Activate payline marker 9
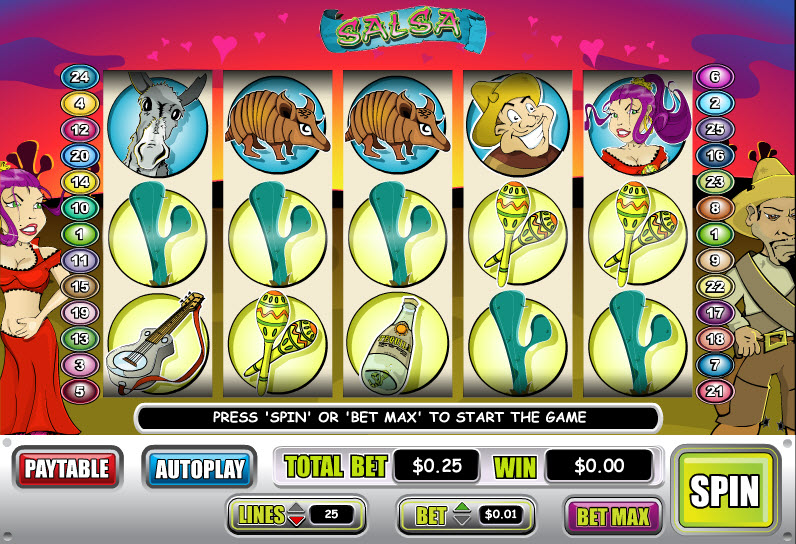Viewport: 796px width, 544px height. click(x=714, y=260)
